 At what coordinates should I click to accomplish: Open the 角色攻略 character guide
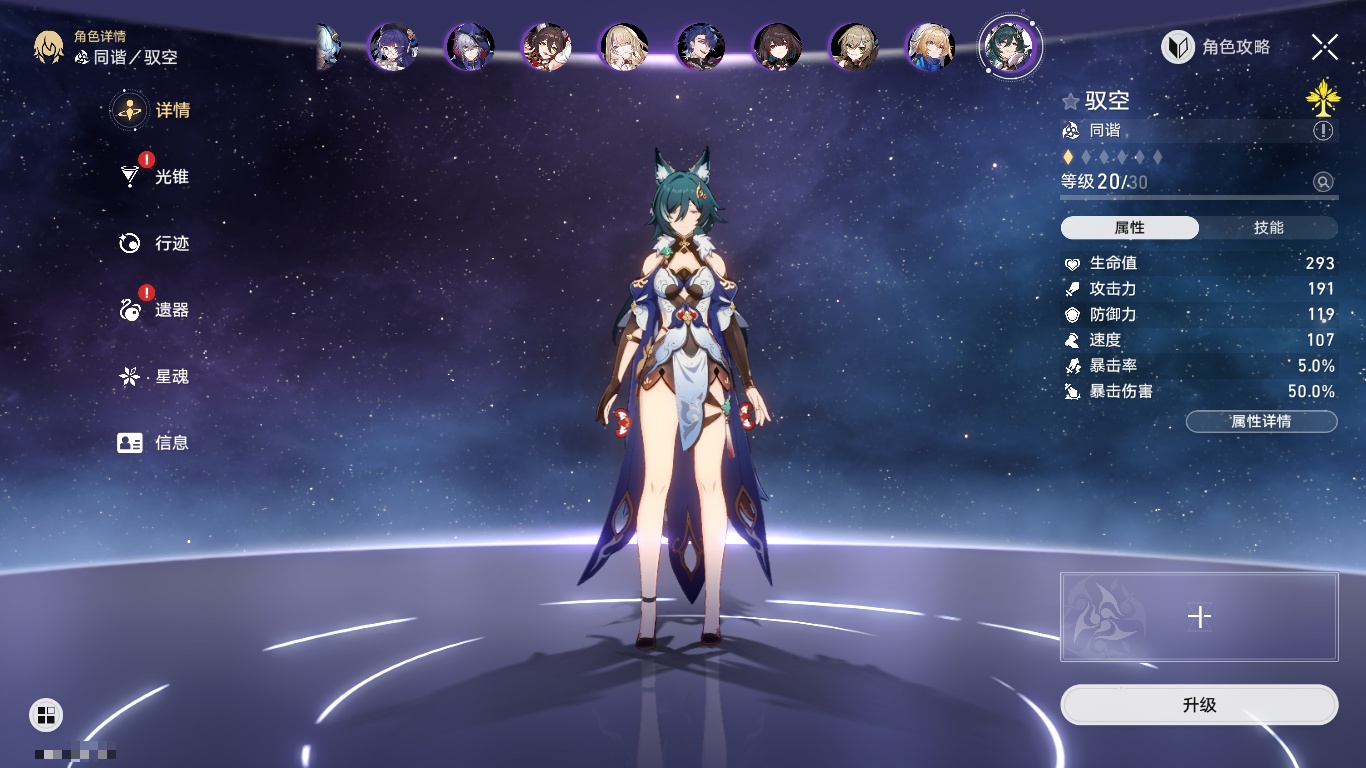pyautogui.click(x=1216, y=47)
